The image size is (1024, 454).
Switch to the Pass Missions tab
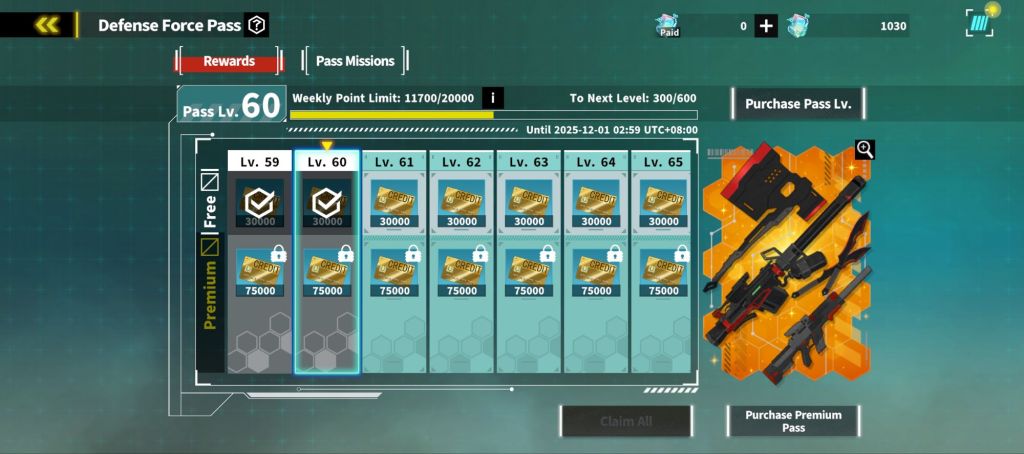tap(355, 61)
